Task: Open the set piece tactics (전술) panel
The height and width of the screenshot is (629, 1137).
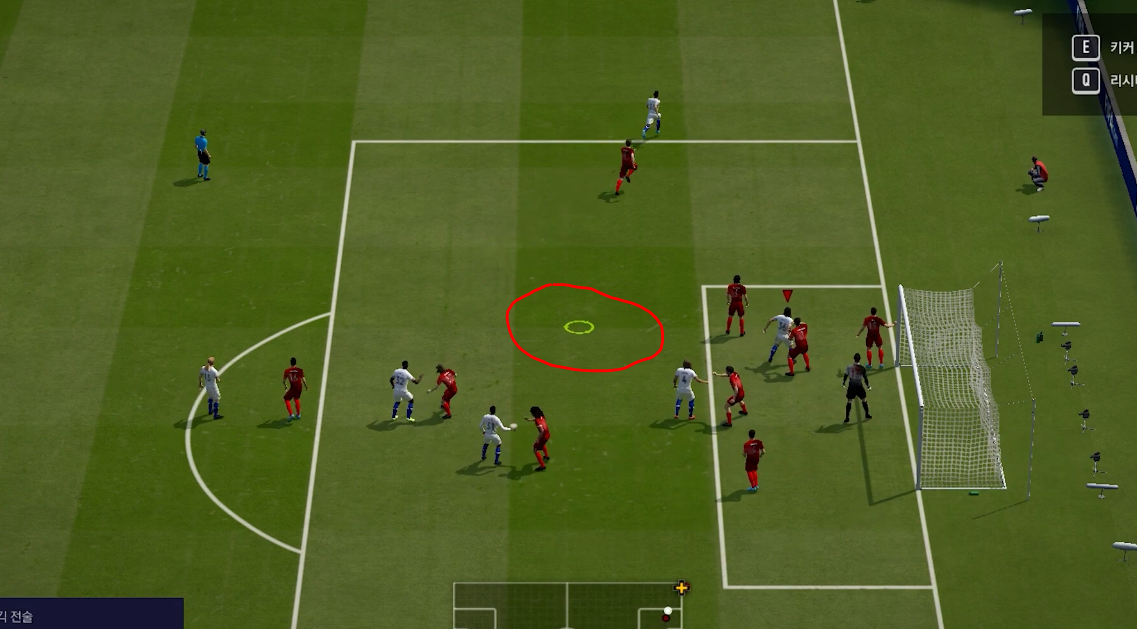Action: coord(90,615)
